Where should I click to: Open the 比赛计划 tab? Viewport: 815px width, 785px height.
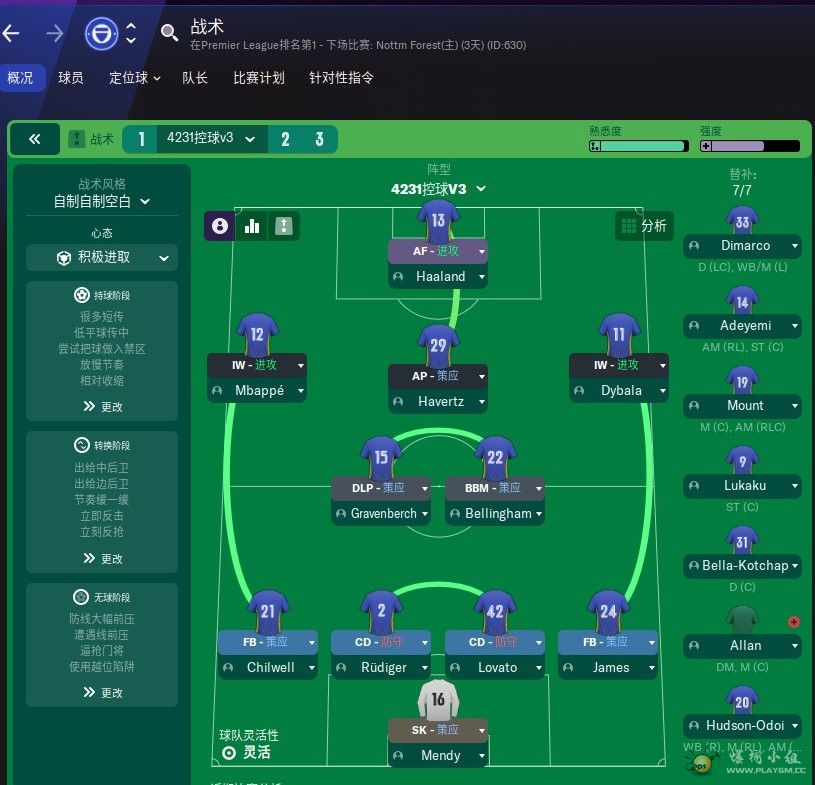[259, 77]
